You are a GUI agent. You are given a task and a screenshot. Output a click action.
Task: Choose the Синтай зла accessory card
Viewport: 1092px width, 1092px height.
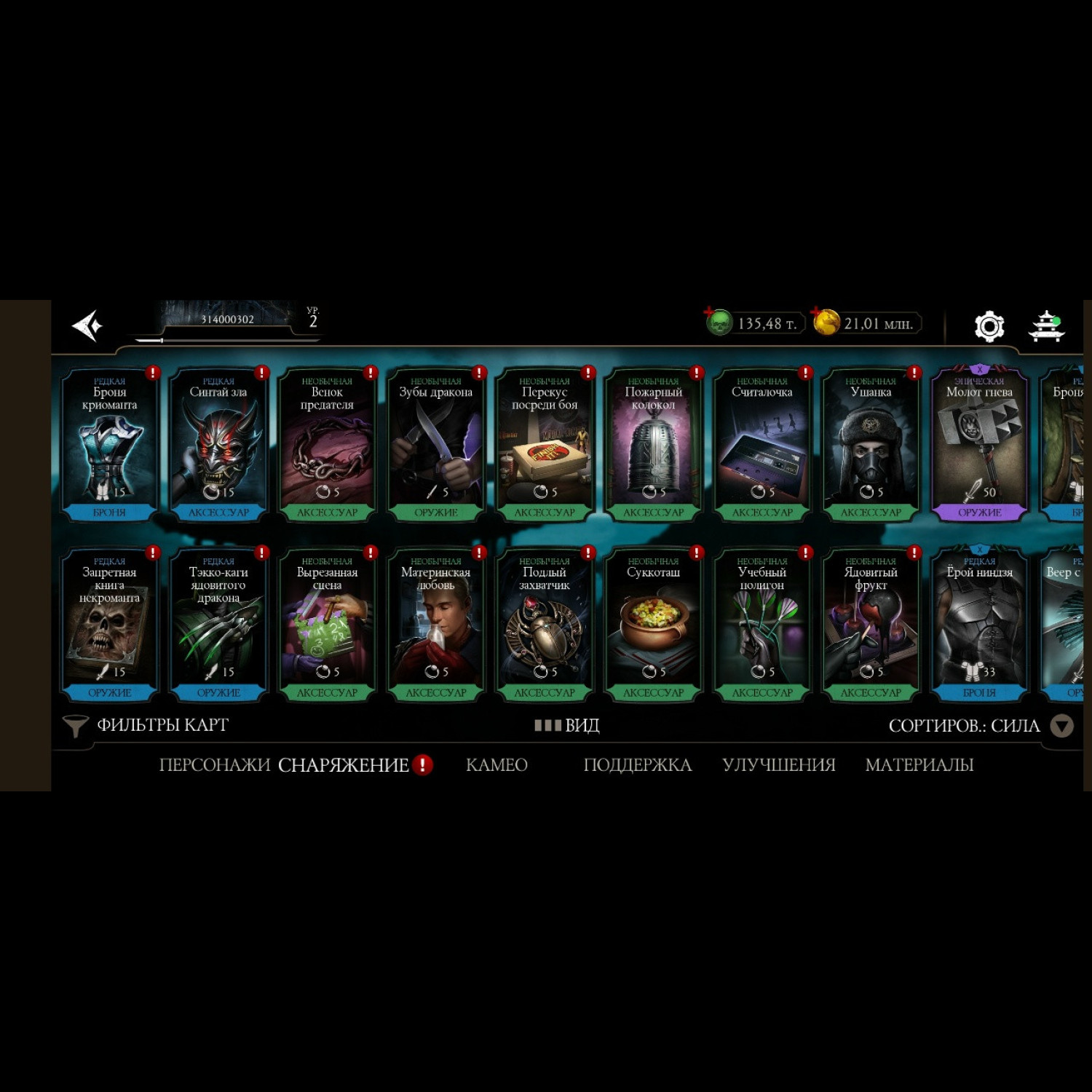[218, 444]
